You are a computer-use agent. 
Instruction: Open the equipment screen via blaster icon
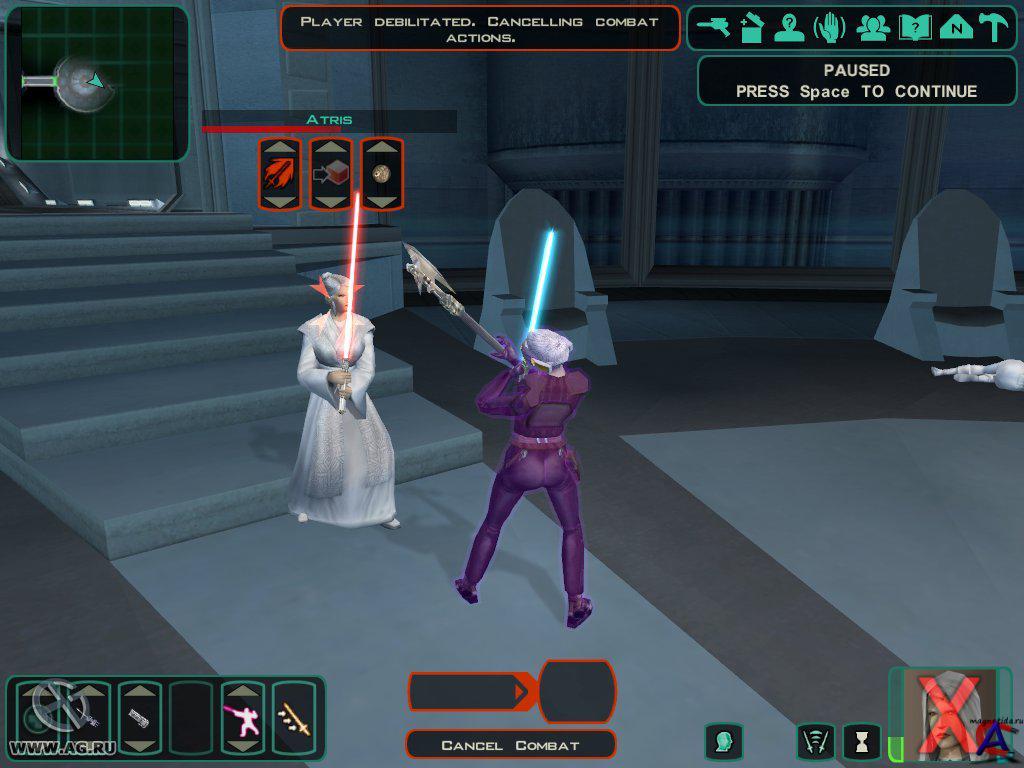pos(714,28)
